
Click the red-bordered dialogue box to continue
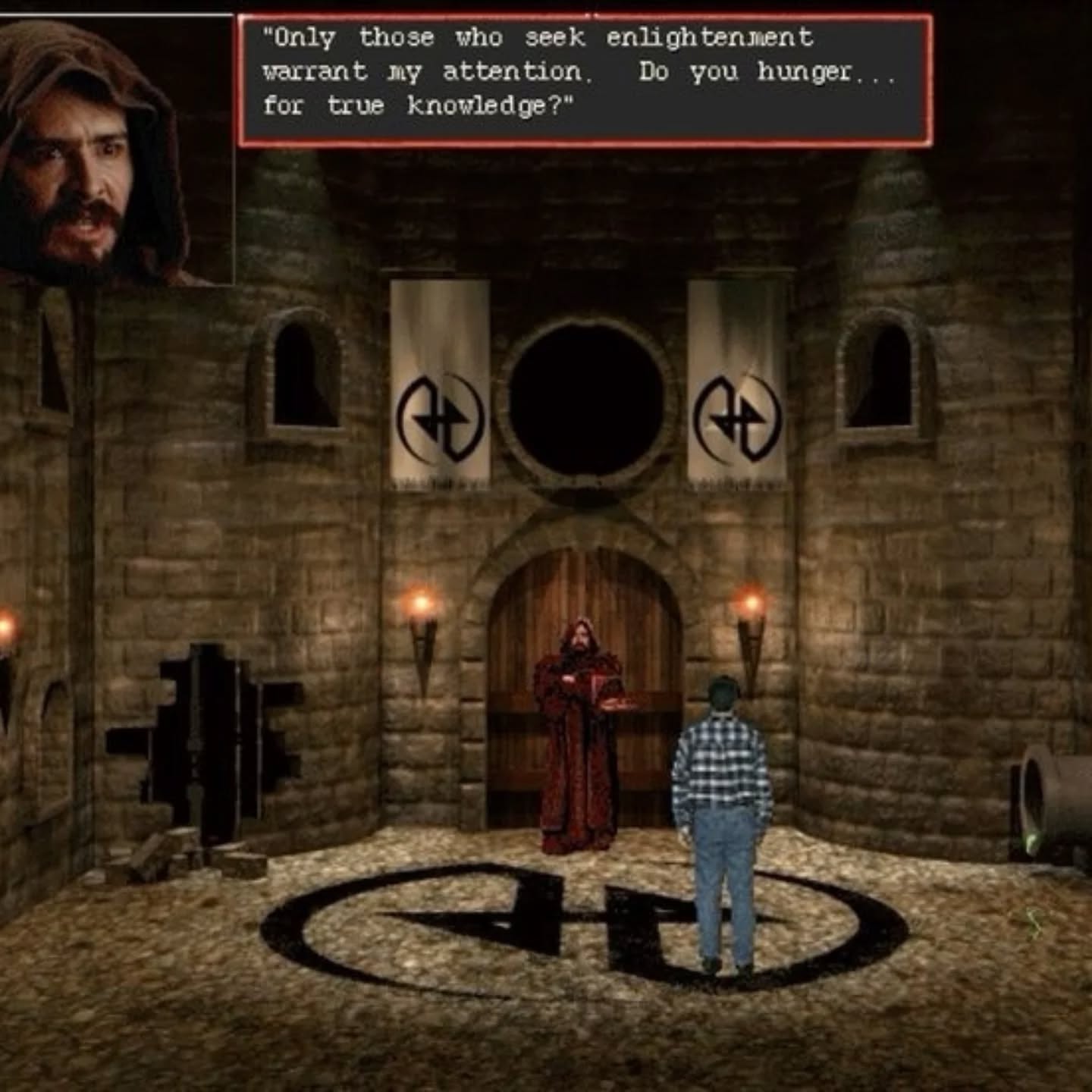pyautogui.click(x=585, y=80)
